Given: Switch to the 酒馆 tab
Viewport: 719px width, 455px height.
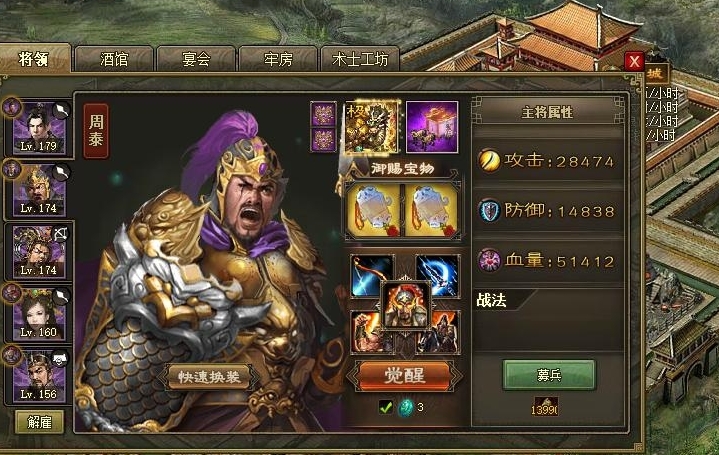Looking at the screenshot, I should coord(113,58).
